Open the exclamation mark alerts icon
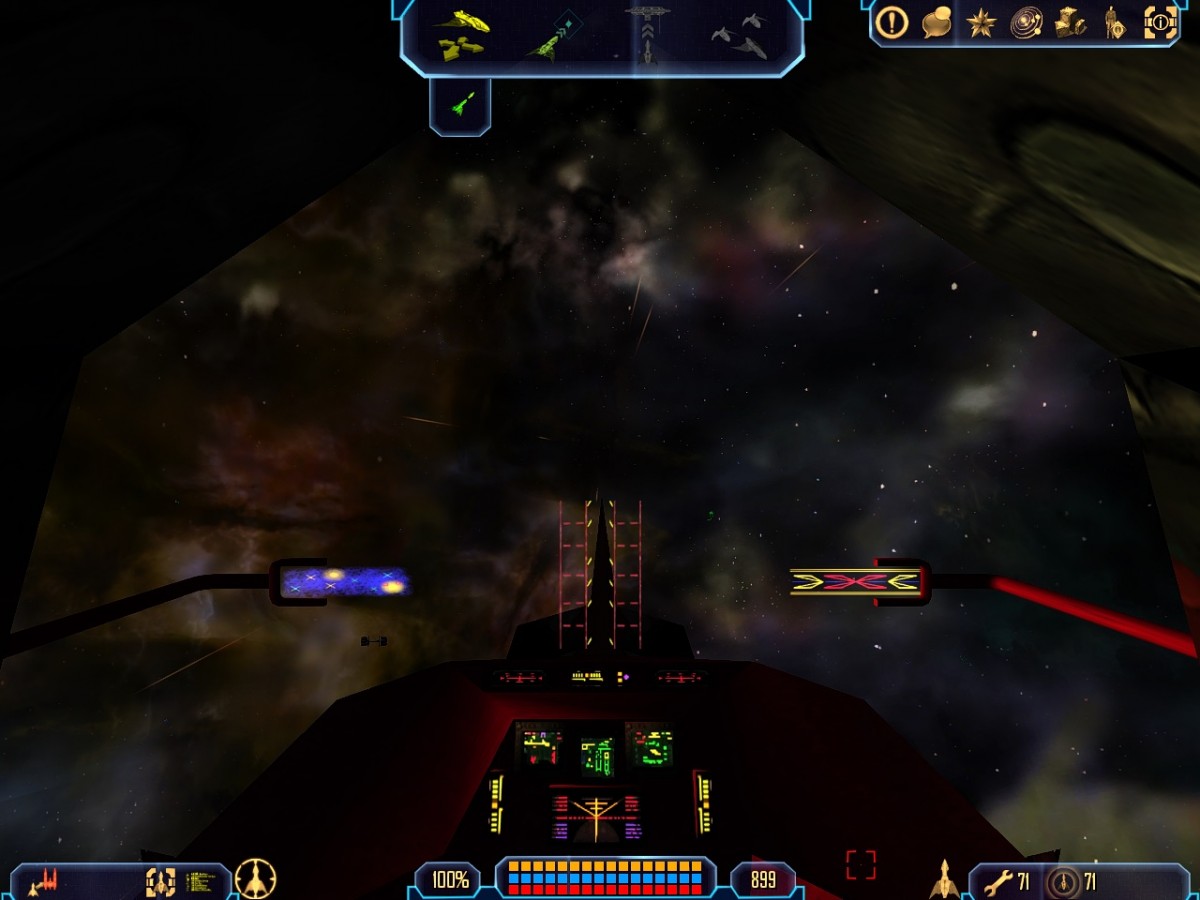 point(892,22)
